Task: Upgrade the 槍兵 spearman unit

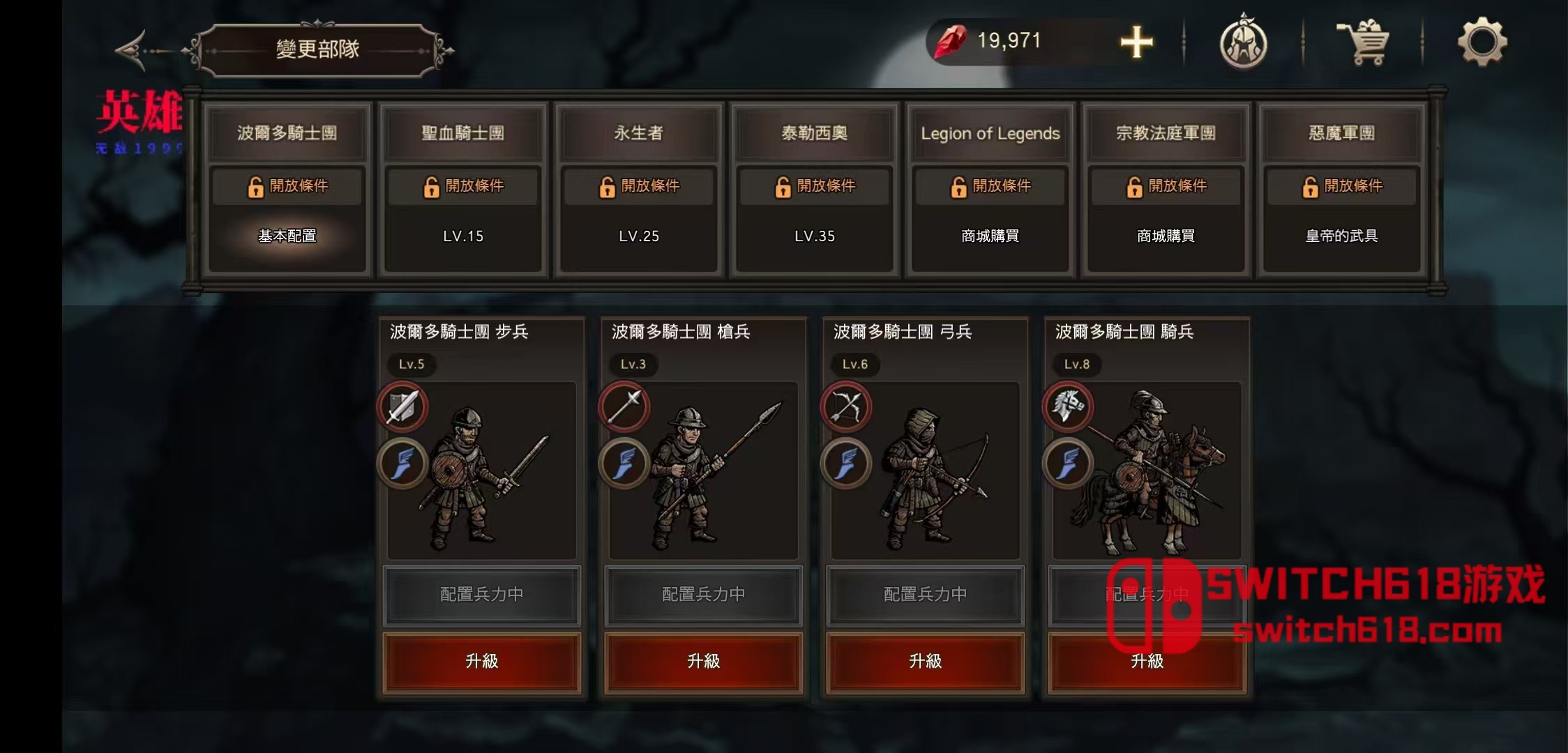Action: click(704, 662)
